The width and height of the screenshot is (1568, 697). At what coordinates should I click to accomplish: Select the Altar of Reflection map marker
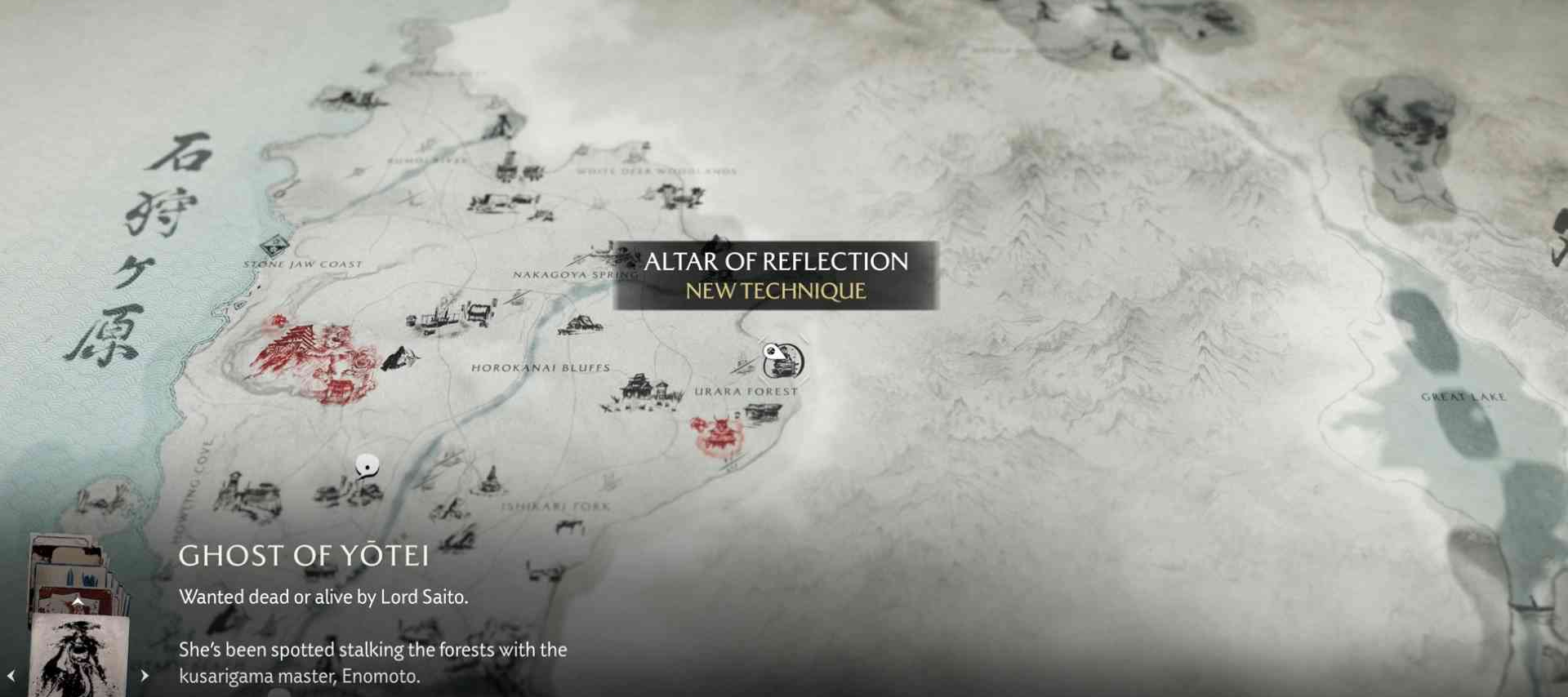click(x=782, y=361)
